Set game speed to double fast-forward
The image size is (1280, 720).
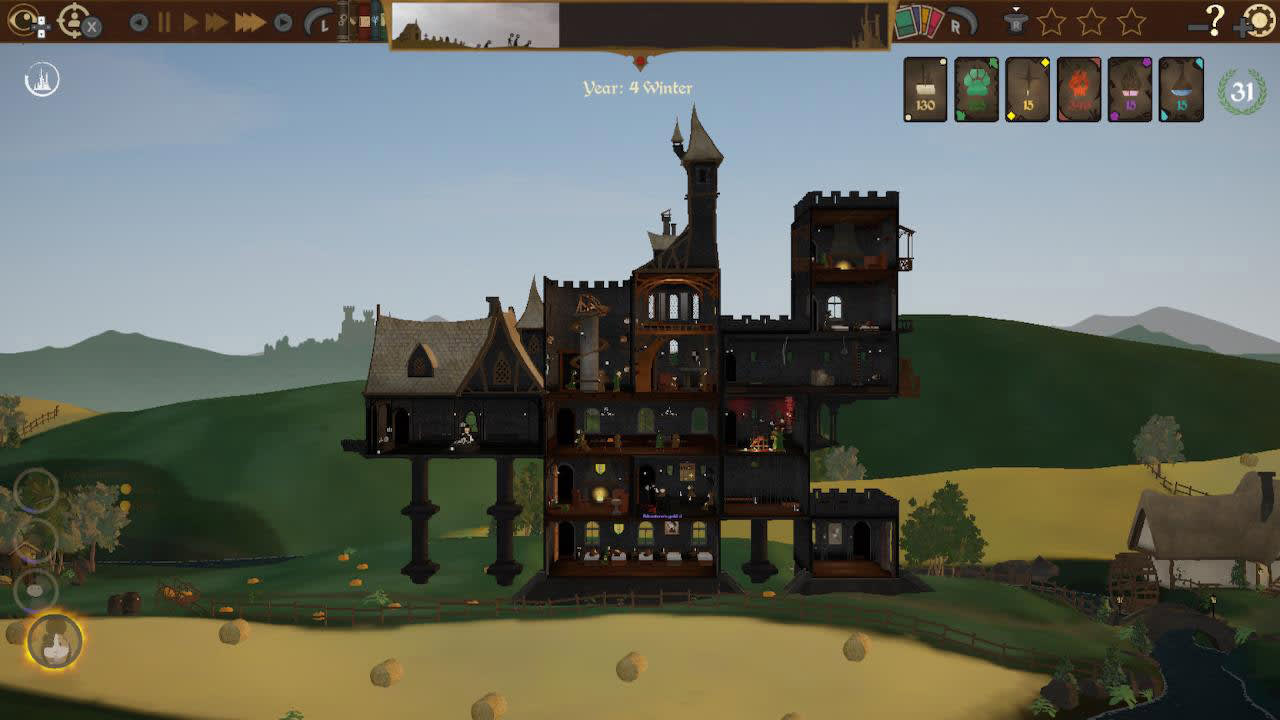click(x=216, y=22)
